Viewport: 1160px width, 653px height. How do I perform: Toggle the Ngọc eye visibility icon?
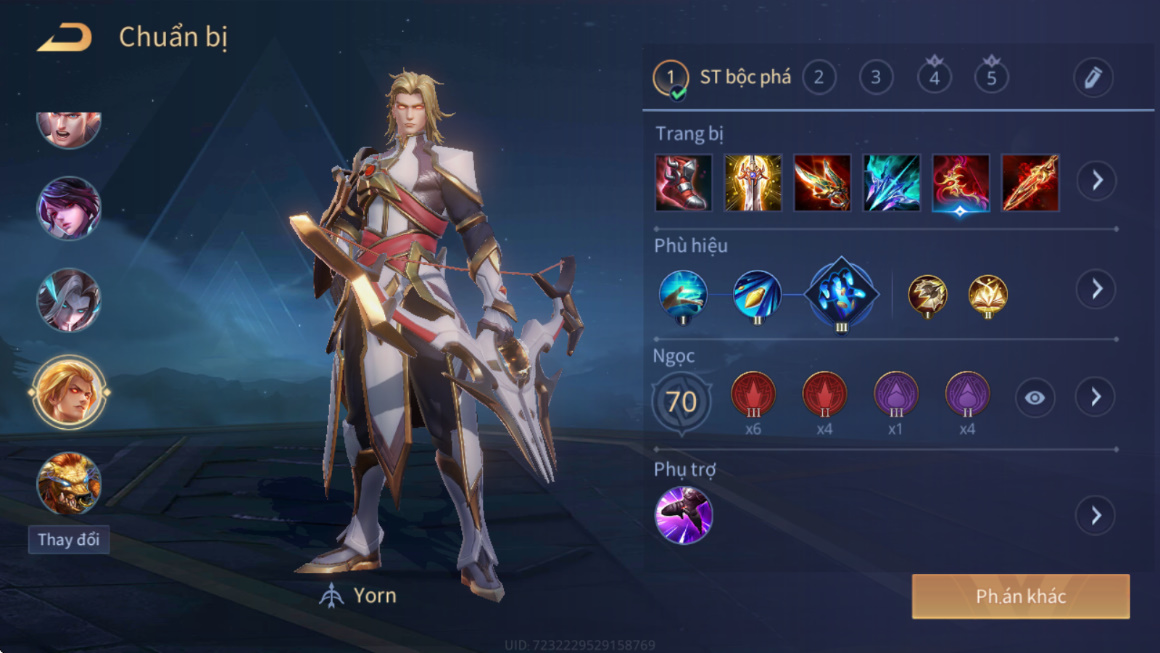(x=1035, y=398)
